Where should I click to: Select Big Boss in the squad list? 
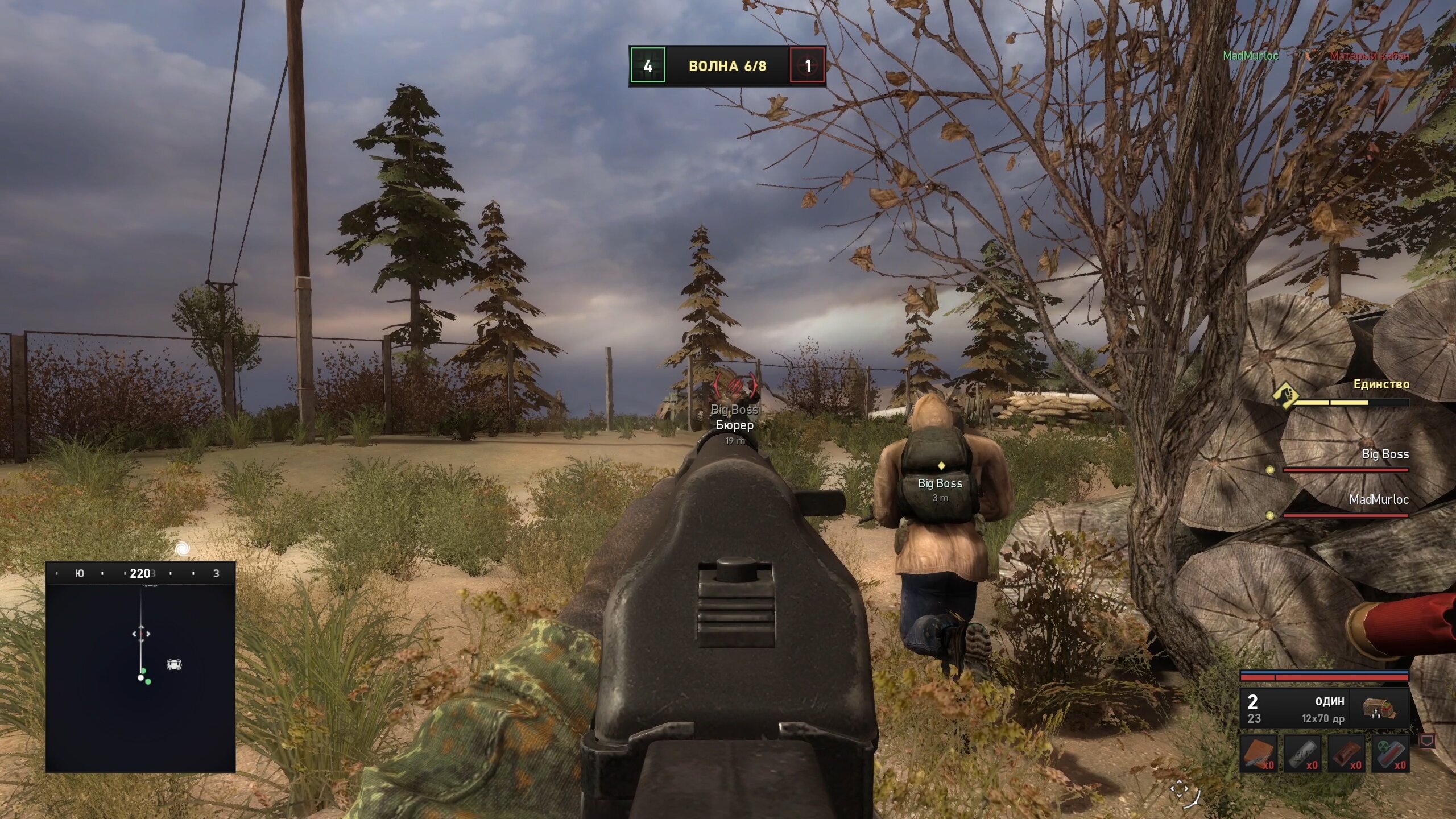point(1384,455)
